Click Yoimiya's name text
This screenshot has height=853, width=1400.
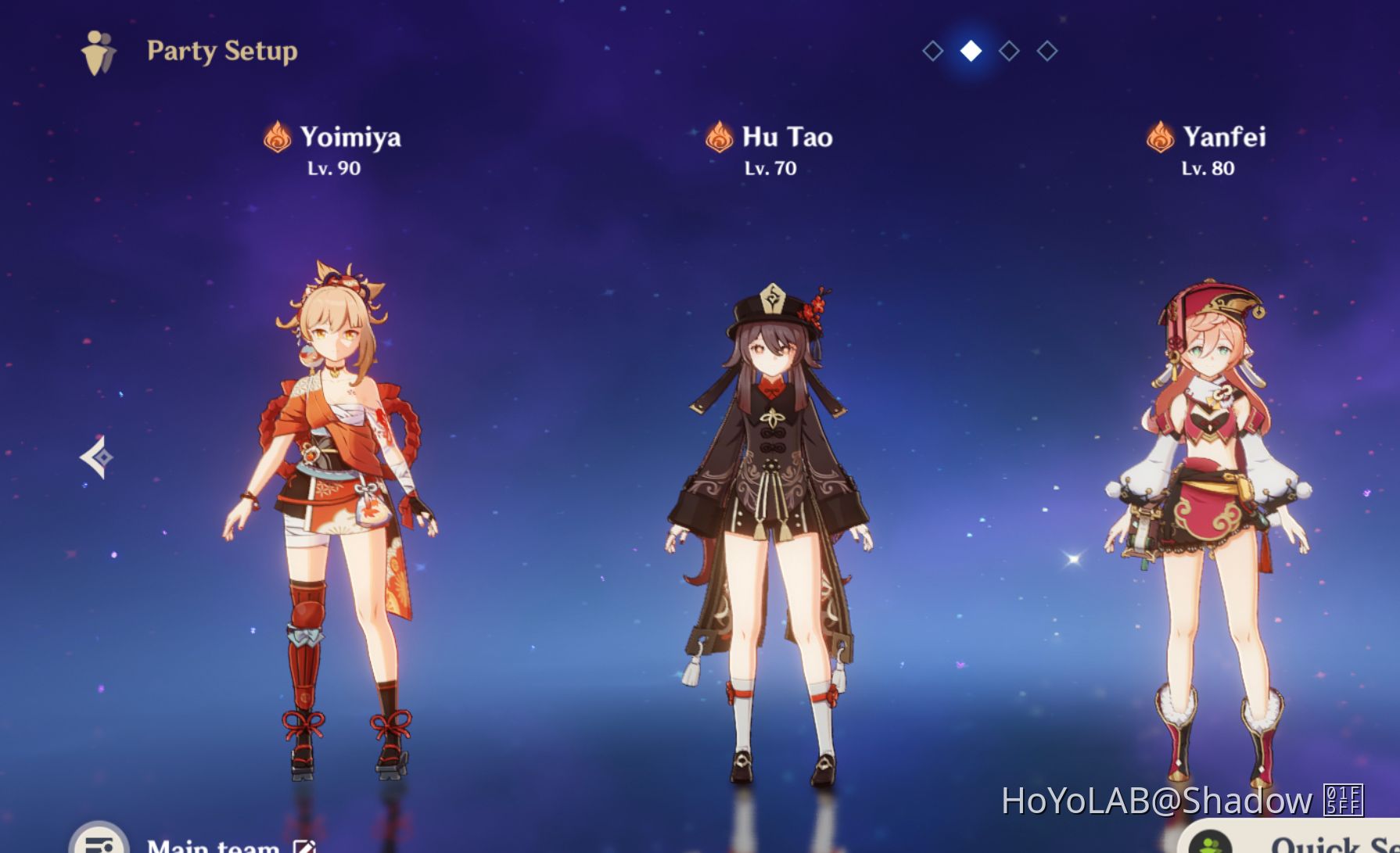click(x=350, y=137)
